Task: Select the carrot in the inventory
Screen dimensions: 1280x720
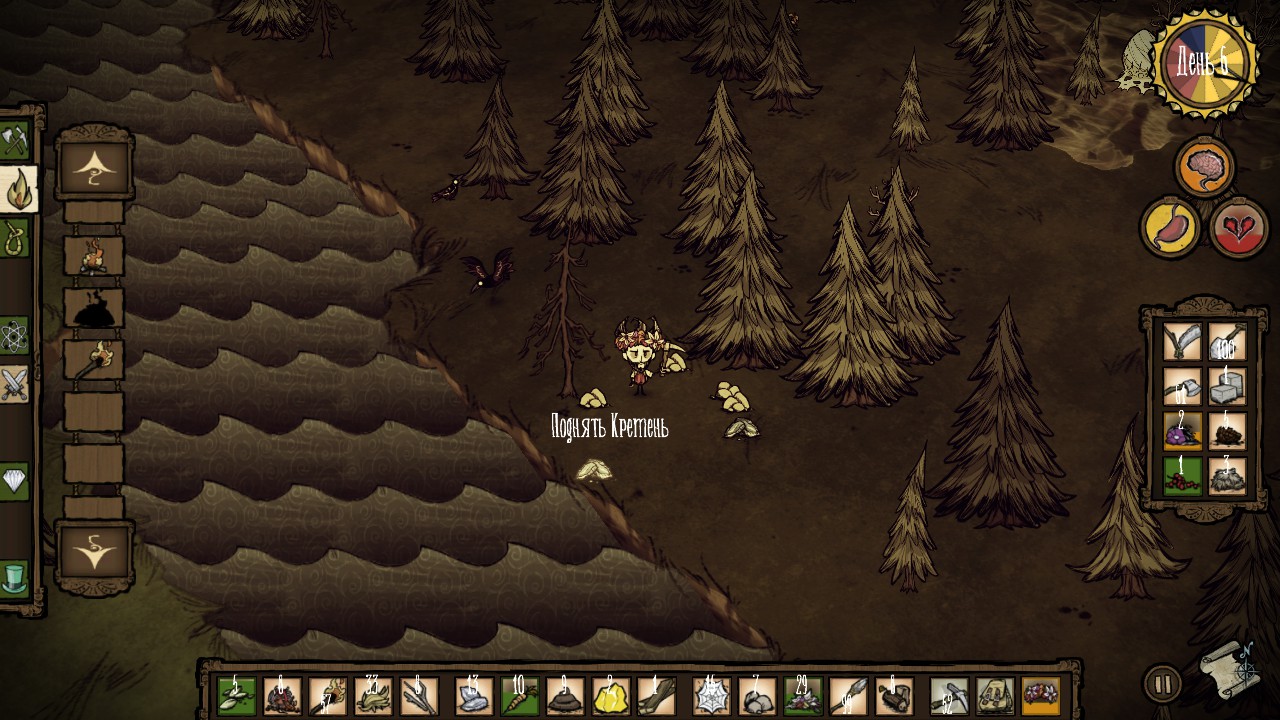Action: [x=519, y=696]
